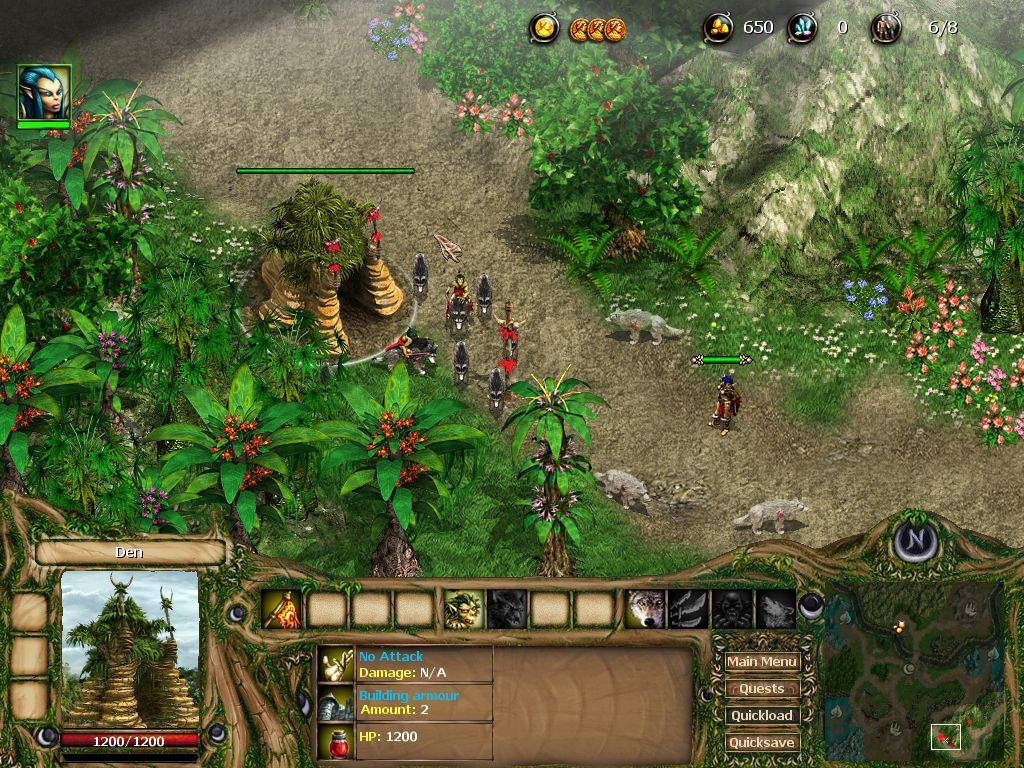
Task: Click the round gold coin icon
Action: [x=544, y=29]
